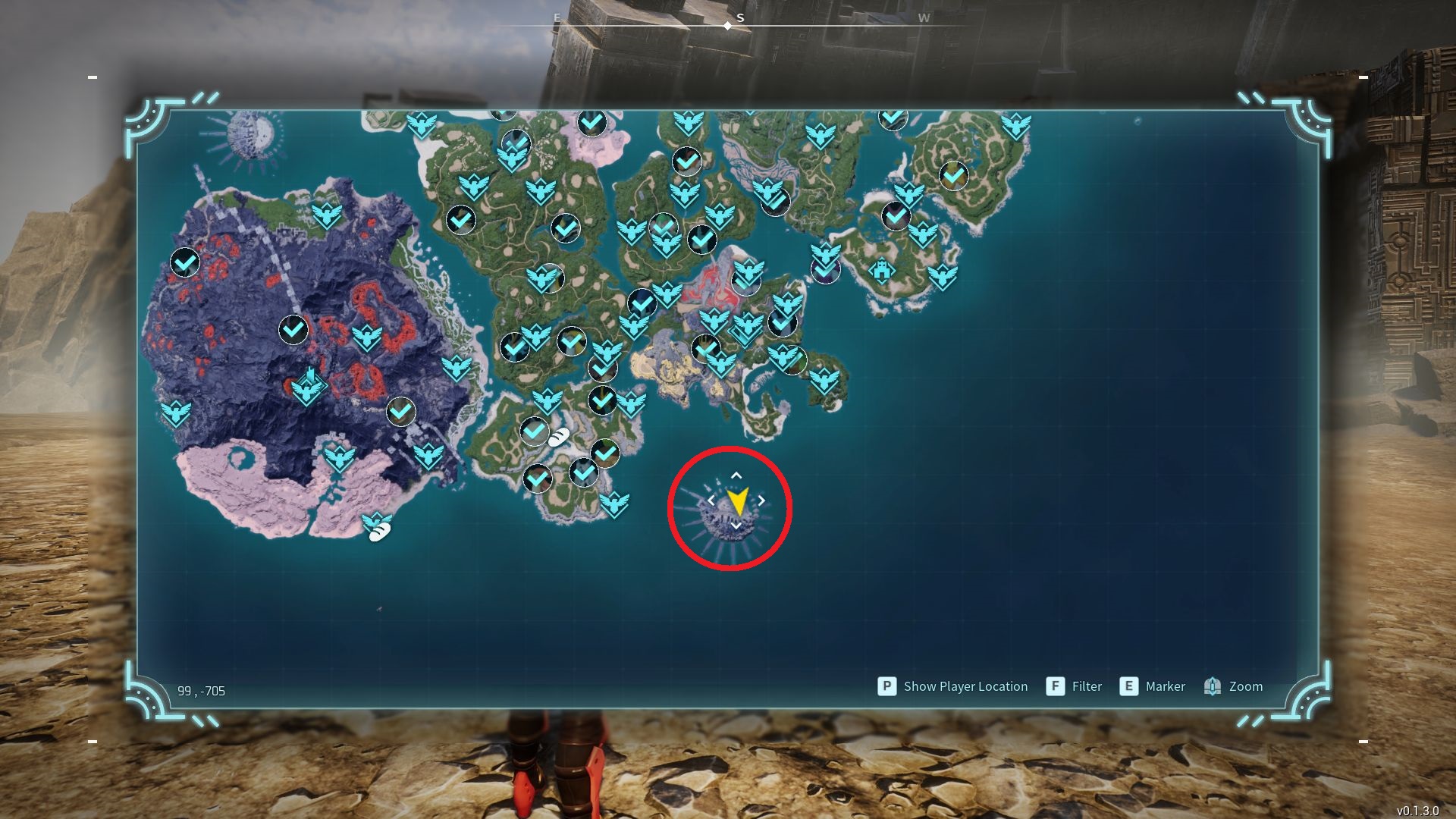Viewport: 1456px width, 819px height.
Task: Select the bread marker near the southern peninsula
Action: 559,435
